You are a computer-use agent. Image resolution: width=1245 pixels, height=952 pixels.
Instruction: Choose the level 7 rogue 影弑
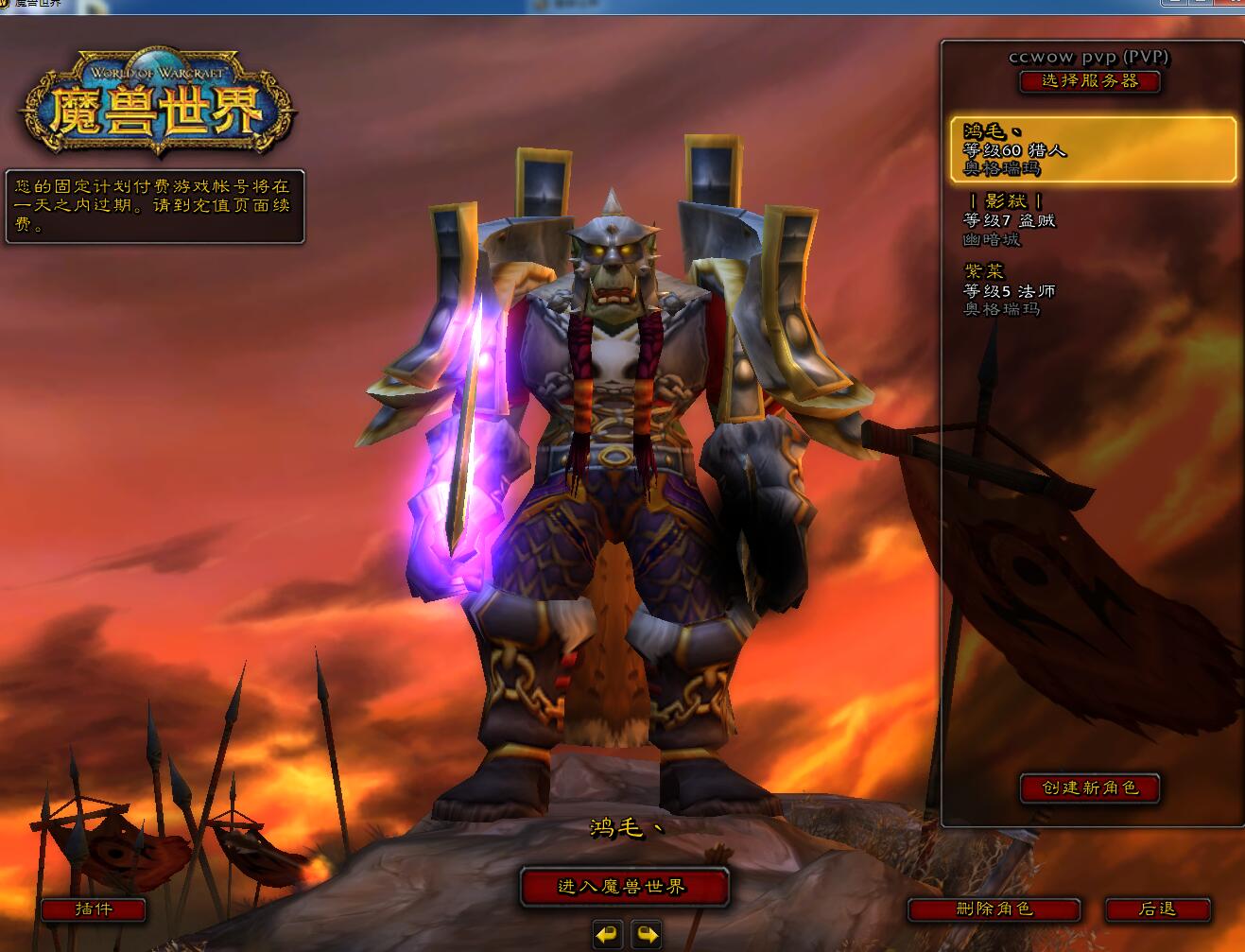pyautogui.click(x=1093, y=219)
